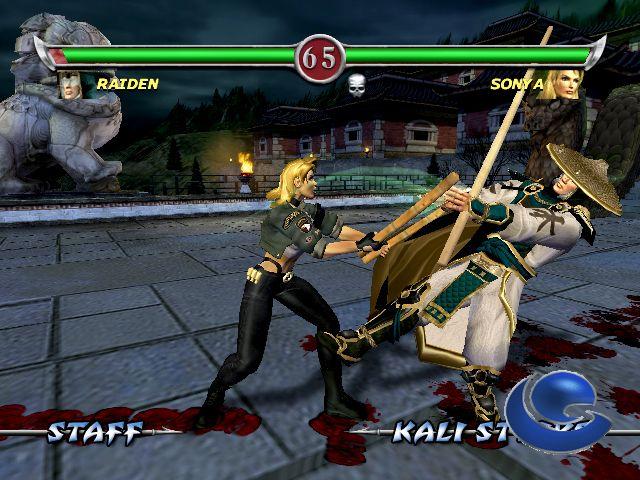640x480 pixels.
Task: Select the Kali Sticks fighting style label
Action: pos(445,432)
